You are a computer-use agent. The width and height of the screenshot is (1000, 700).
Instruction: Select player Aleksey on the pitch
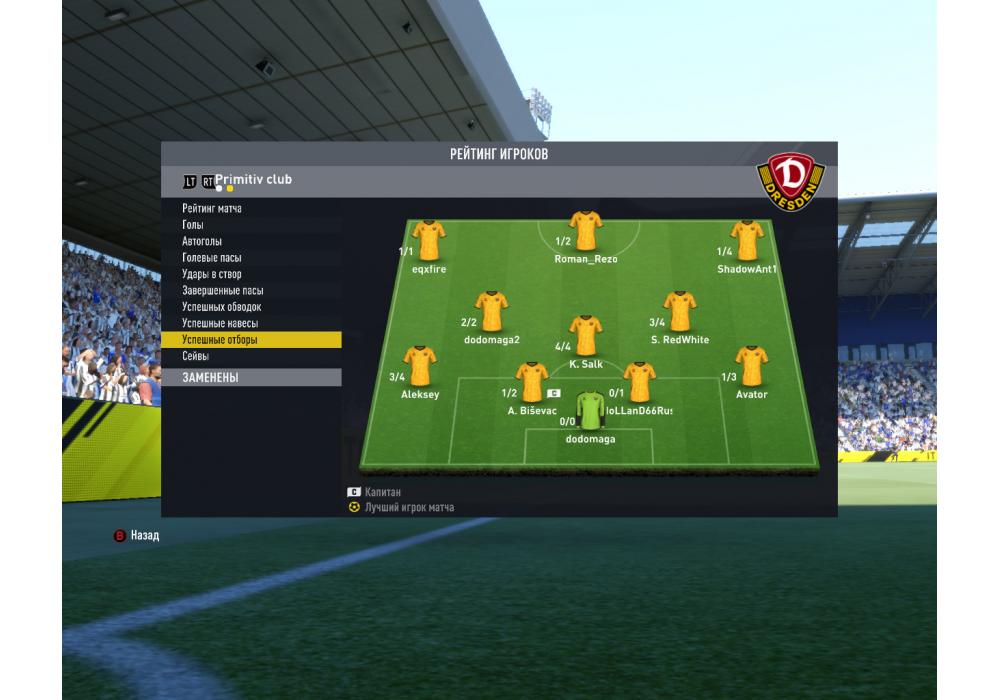pyautogui.click(x=420, y=367)
